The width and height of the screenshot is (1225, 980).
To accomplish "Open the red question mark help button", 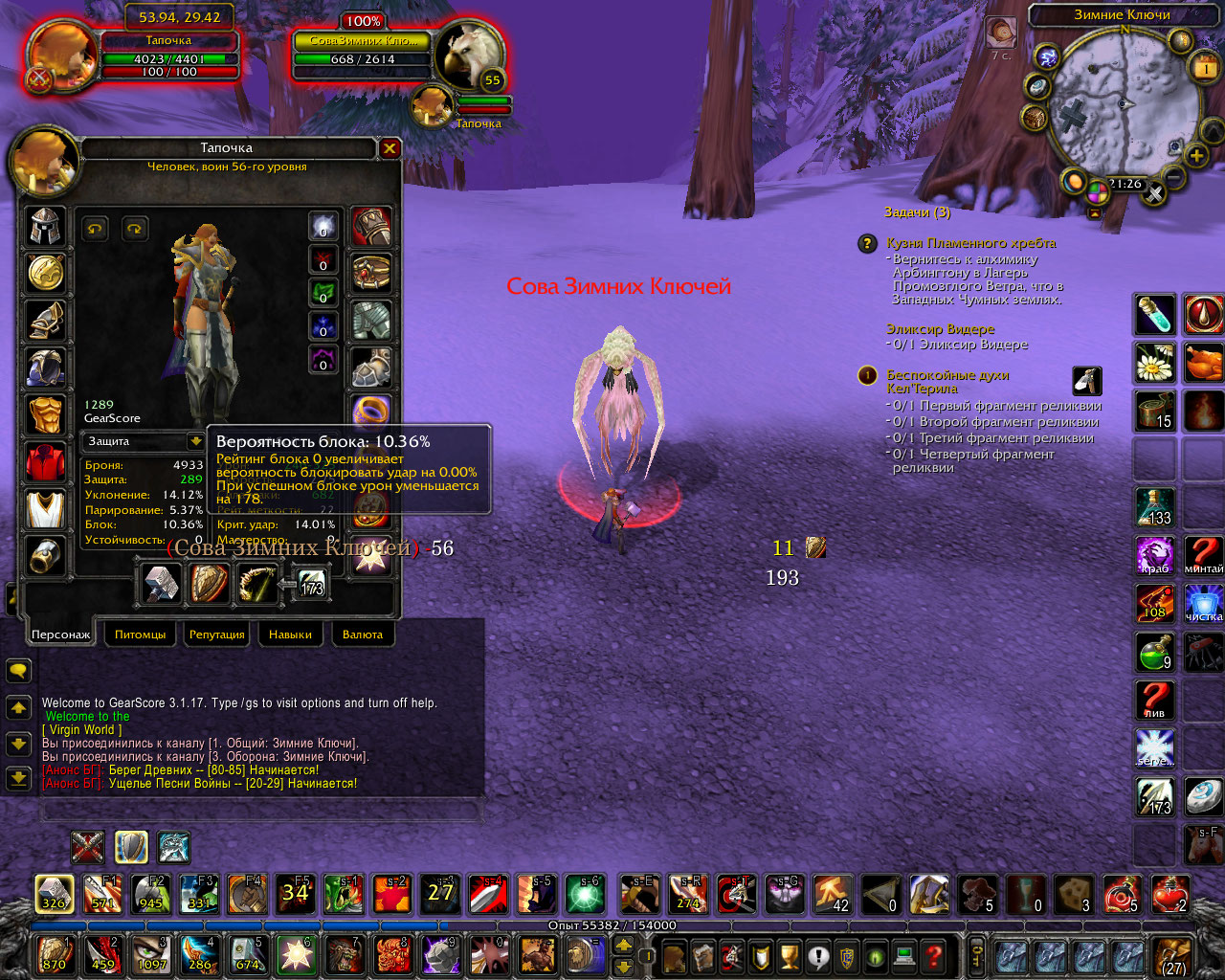I will click(935, 955).
